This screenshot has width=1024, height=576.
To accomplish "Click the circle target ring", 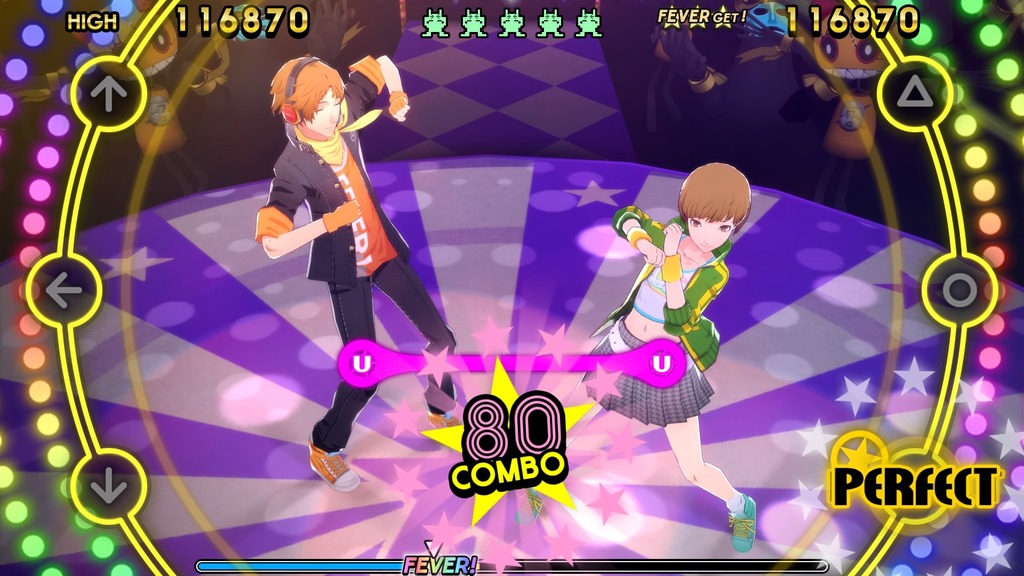I will coord(960,291).
